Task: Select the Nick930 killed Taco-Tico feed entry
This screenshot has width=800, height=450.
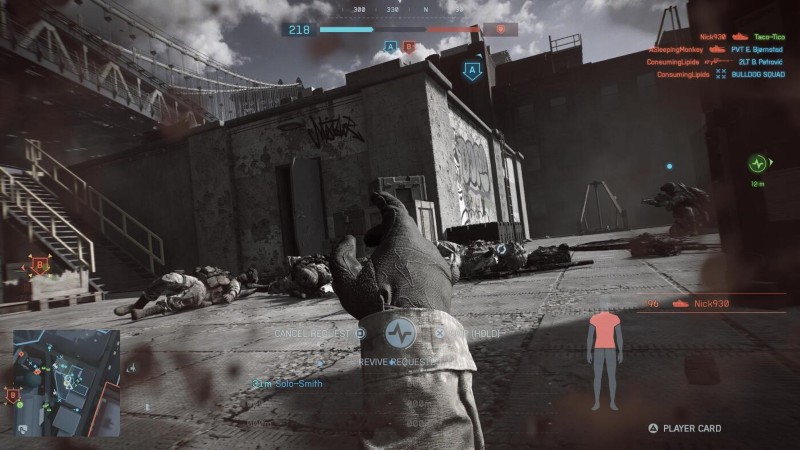Action: (x=738, y=36)
